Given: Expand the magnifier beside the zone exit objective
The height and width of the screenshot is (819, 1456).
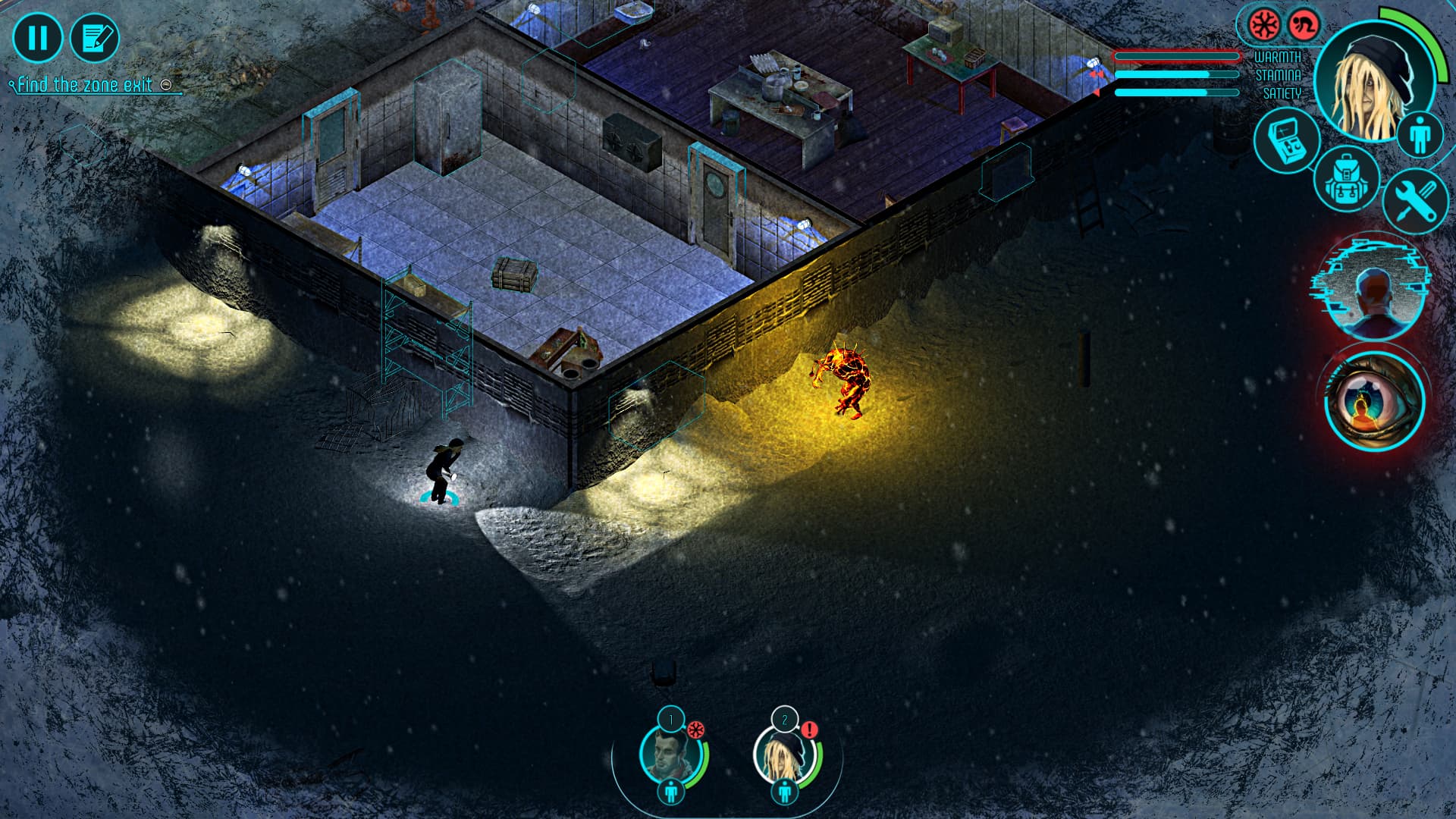Looking at the screenshot, I should (x=166, y=86).
